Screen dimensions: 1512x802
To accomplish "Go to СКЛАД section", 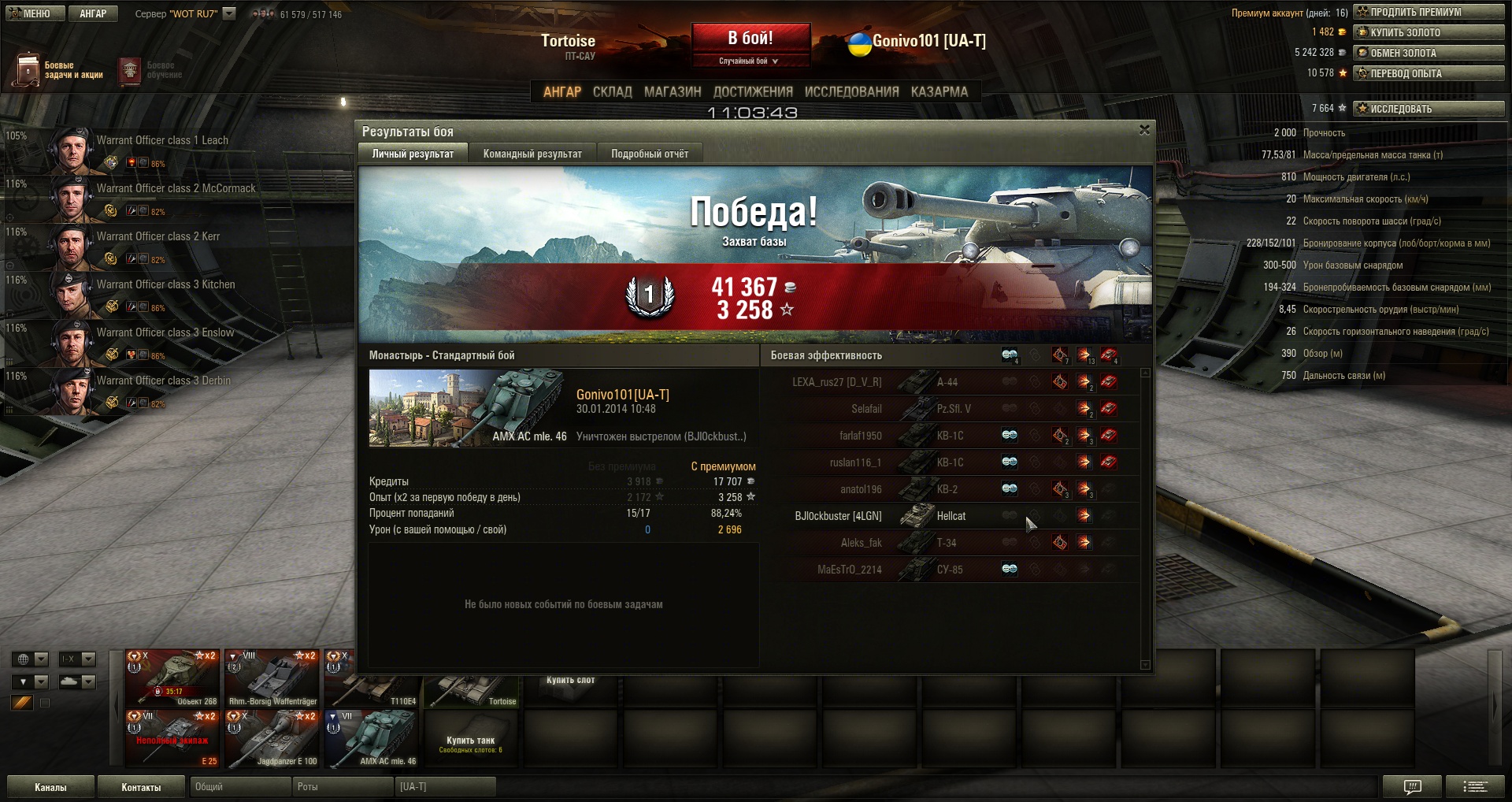I will coord(612,92).
